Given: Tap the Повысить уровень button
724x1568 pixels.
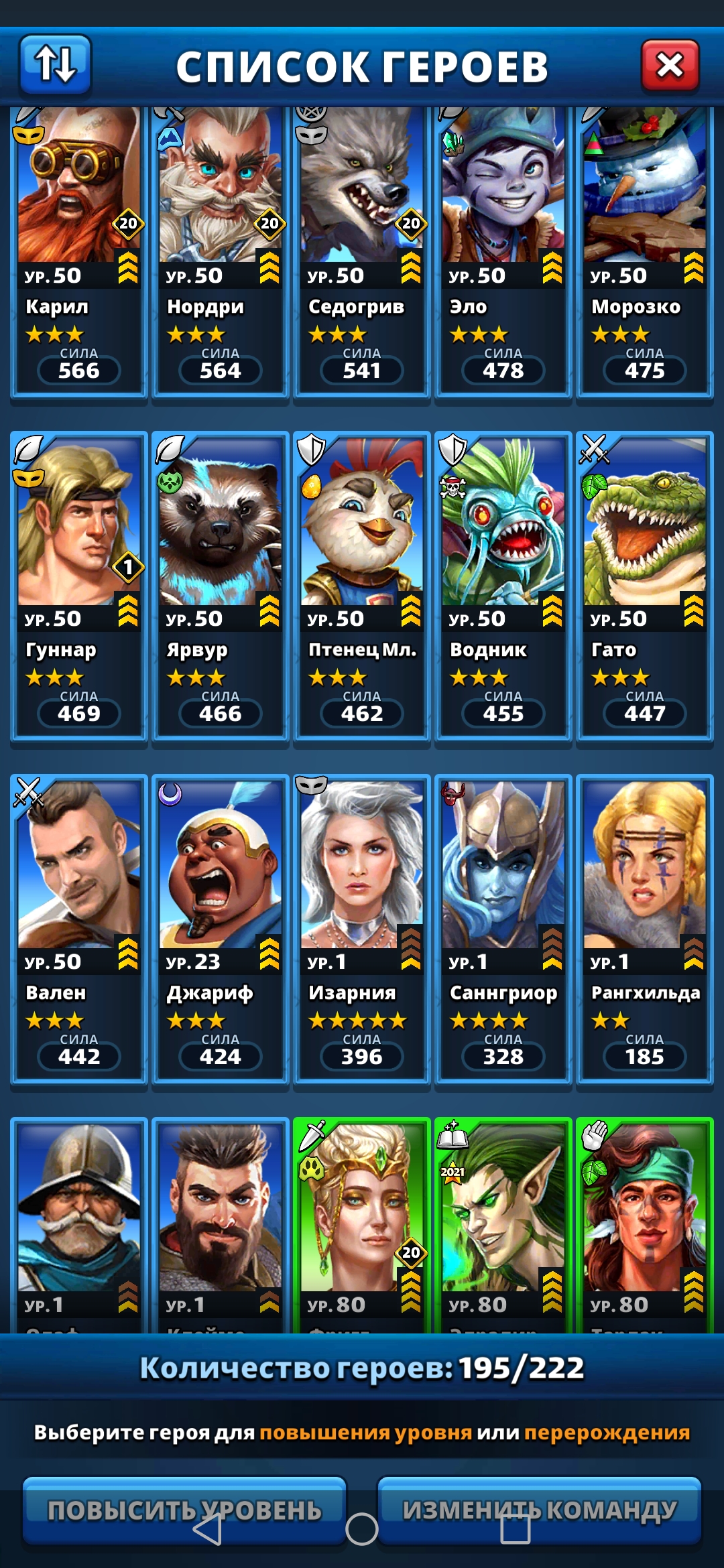Looking at the screenshot, I should pos(184,1510).
